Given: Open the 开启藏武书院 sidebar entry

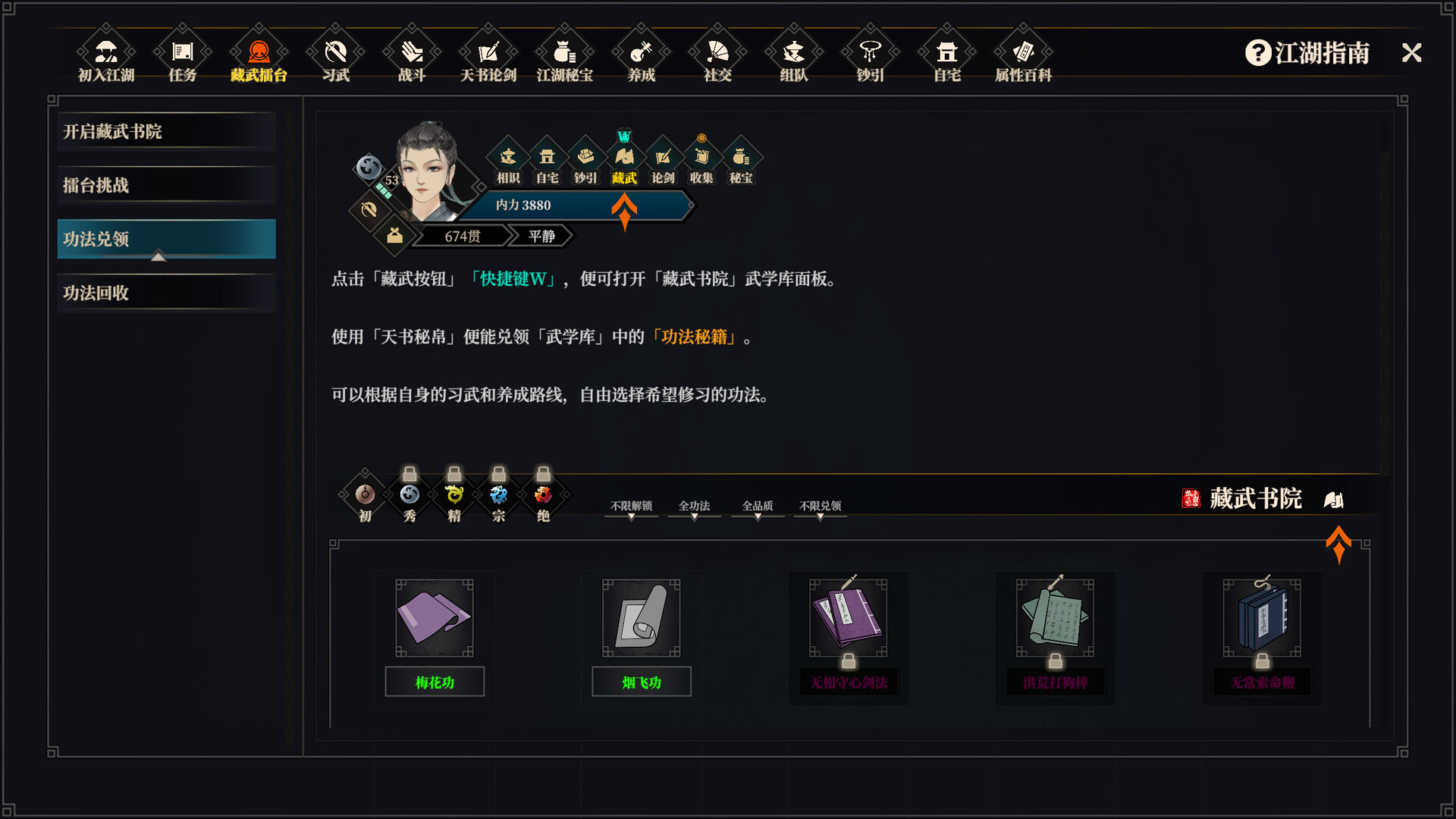Looking at the screenshot, I should pyautogui.click(x=165, y=130).
